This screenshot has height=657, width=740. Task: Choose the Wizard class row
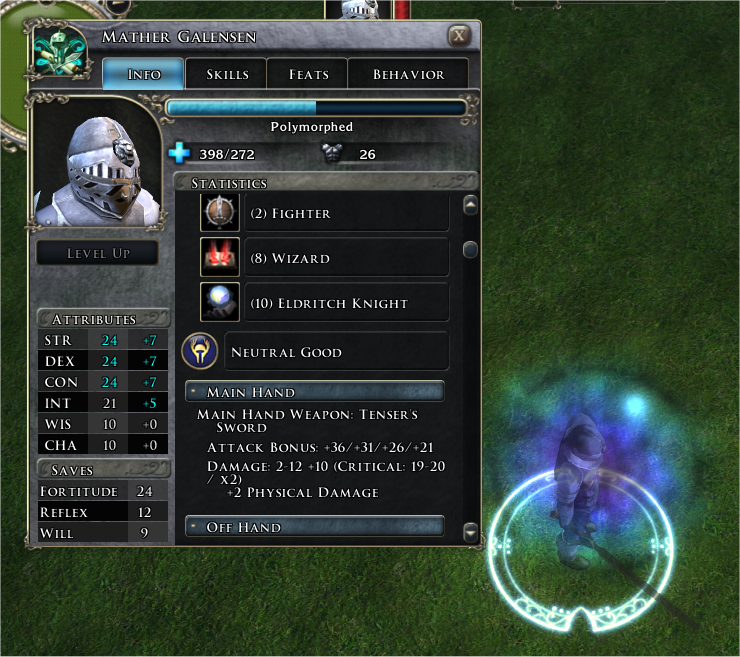pyautogui.click(x=347, y=258)
